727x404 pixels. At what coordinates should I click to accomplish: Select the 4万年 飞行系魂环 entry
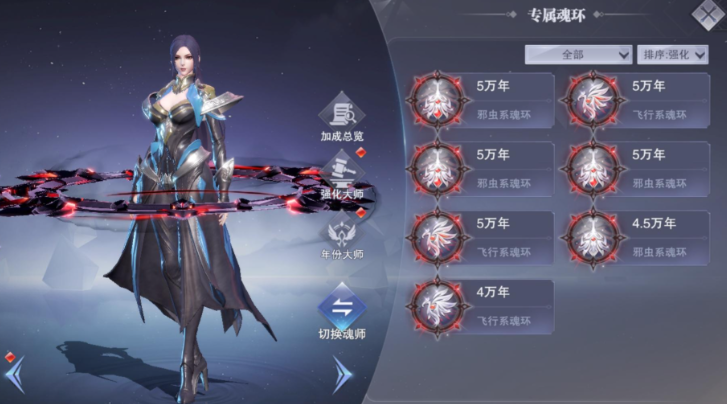coord(482,307)
